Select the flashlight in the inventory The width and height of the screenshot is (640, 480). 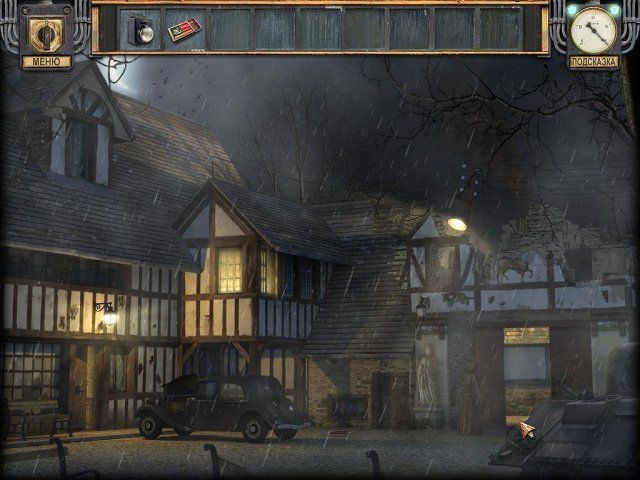pyautogui.click(x=140, y=30)
